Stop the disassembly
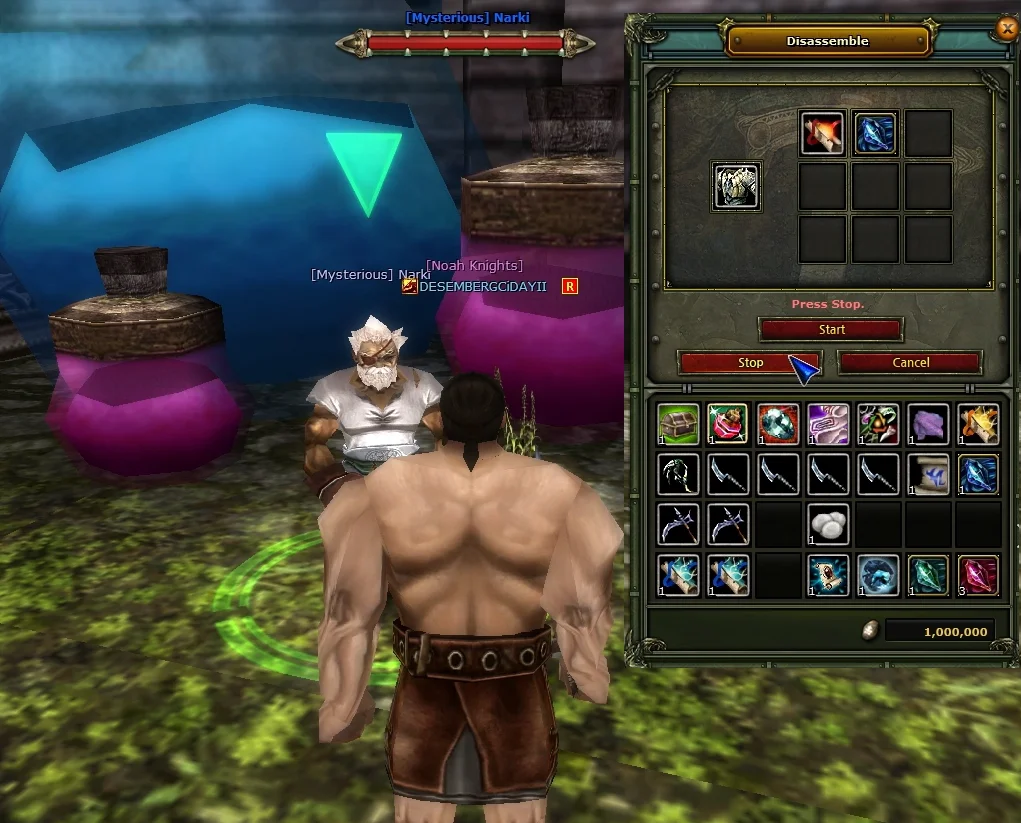The image size is (1021, 823). click(750, 363)
